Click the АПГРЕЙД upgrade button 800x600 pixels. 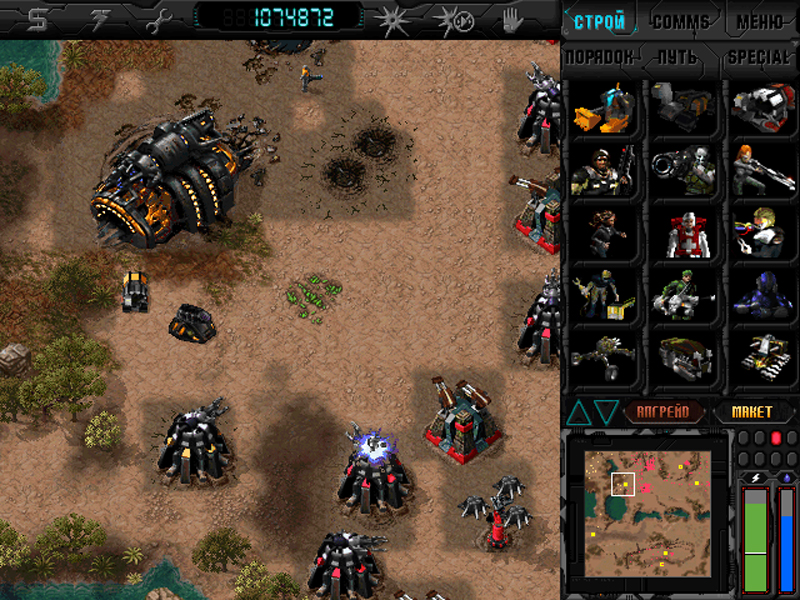pos(665,411)
